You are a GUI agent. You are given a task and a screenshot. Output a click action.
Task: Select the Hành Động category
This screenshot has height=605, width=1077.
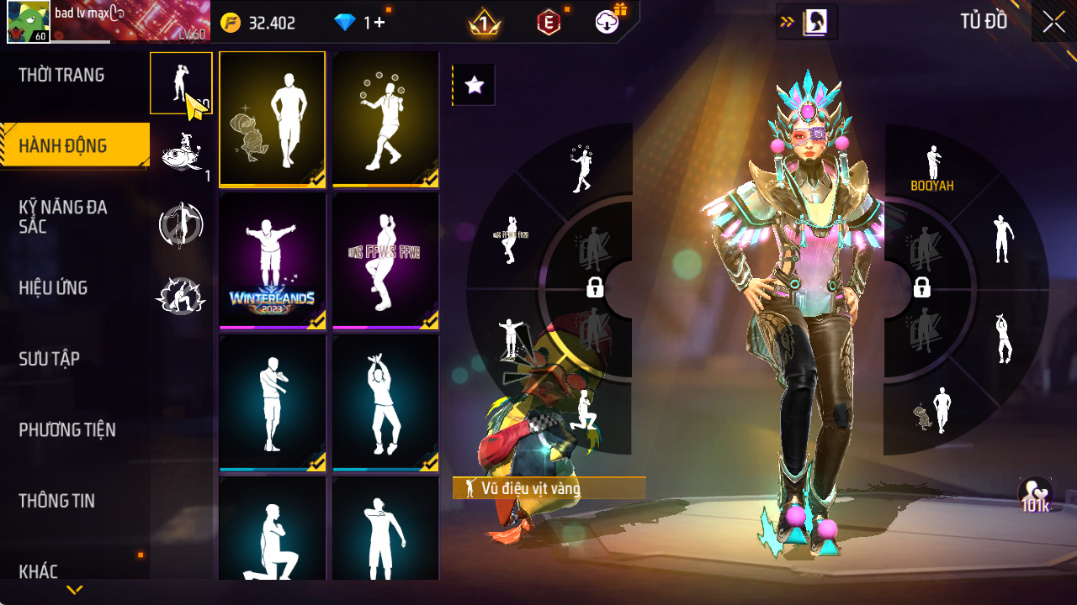(63, 146)
